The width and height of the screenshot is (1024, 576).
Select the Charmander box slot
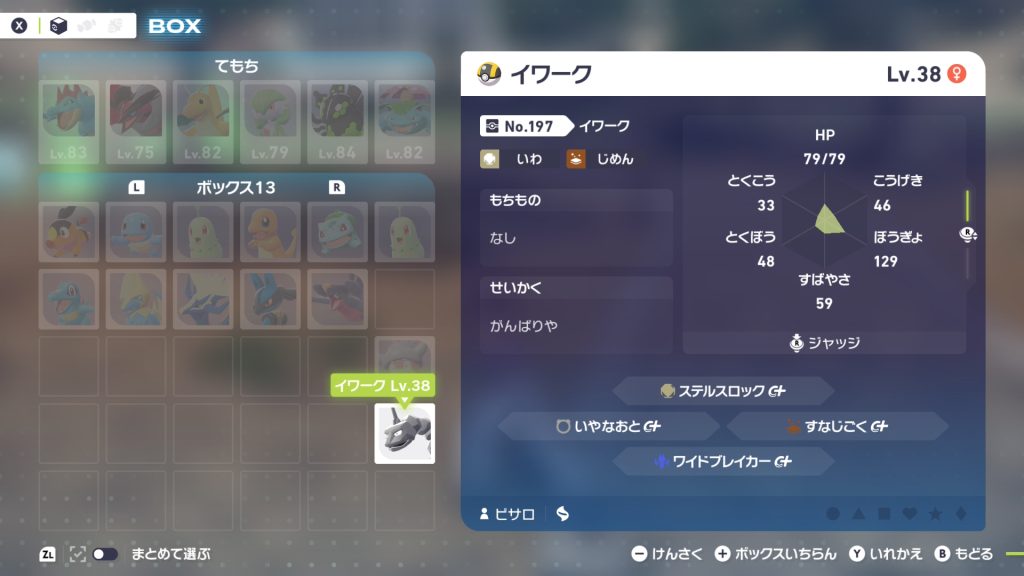(270, 231)
